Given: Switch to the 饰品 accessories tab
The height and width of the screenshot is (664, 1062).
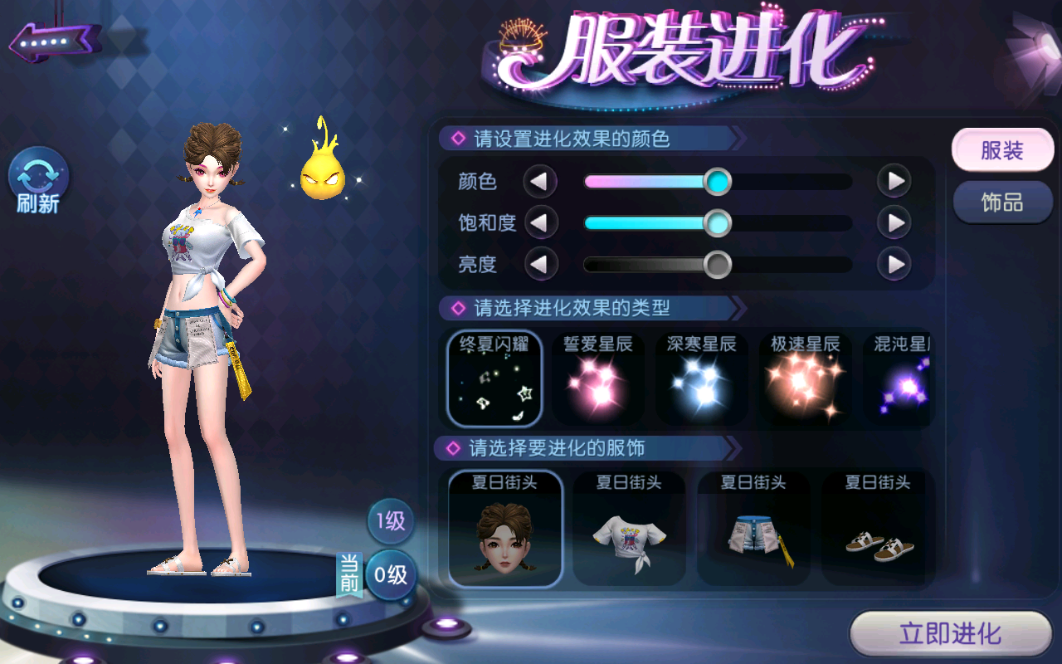Looking at the screenshot, I should point(1002,203).
